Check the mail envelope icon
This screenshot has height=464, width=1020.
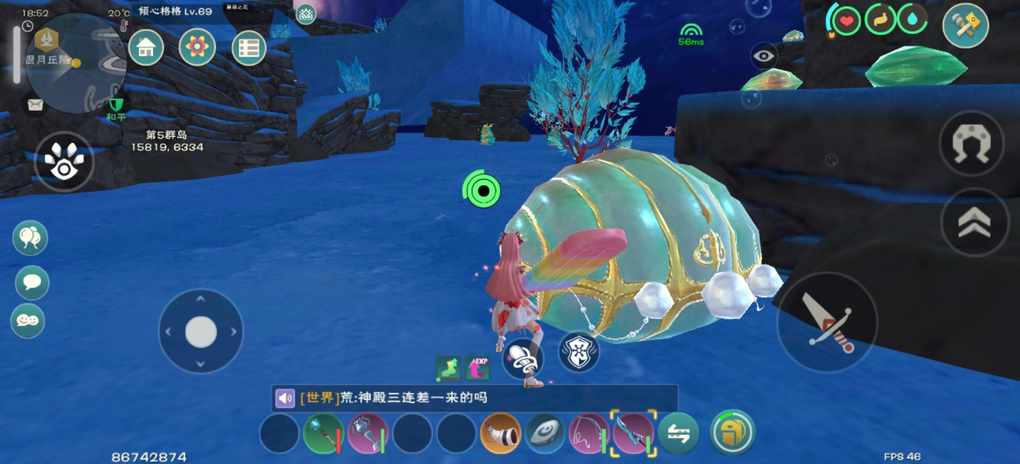(35, 104)
